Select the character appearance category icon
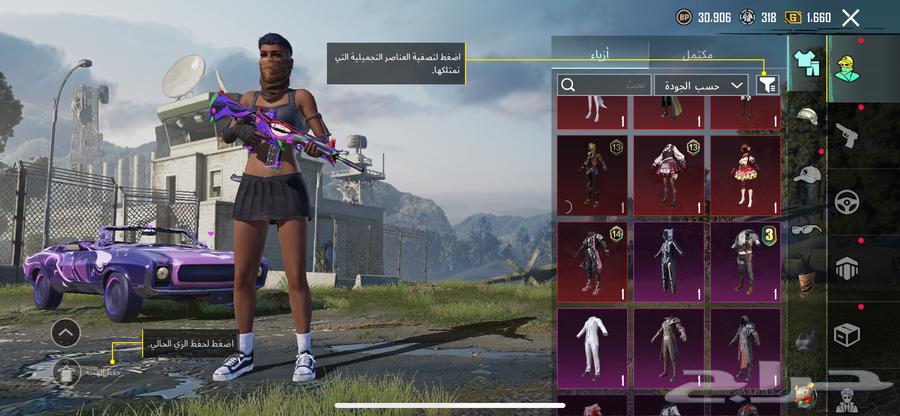The width and height of the screenshot is (900, 416). tap(849, 65)
